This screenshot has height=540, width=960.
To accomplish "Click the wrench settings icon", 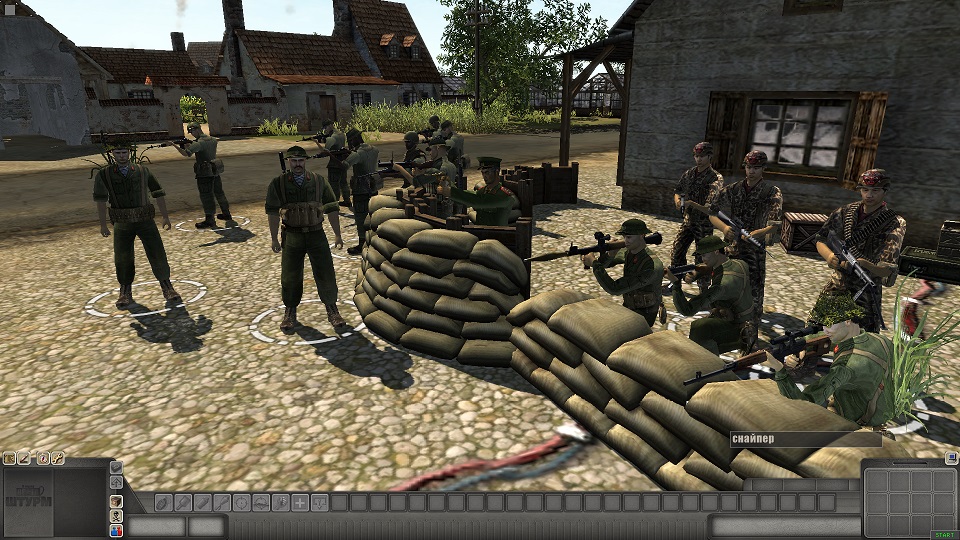I will point(59,458).
